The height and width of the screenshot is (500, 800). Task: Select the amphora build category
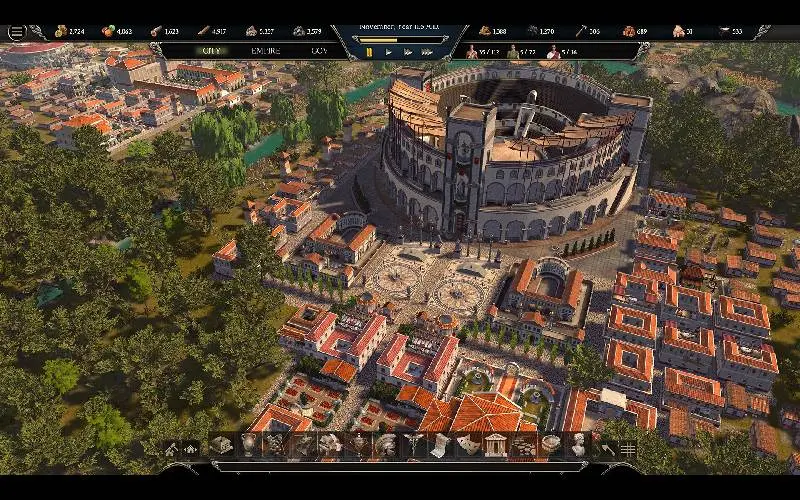click(248, 445)
